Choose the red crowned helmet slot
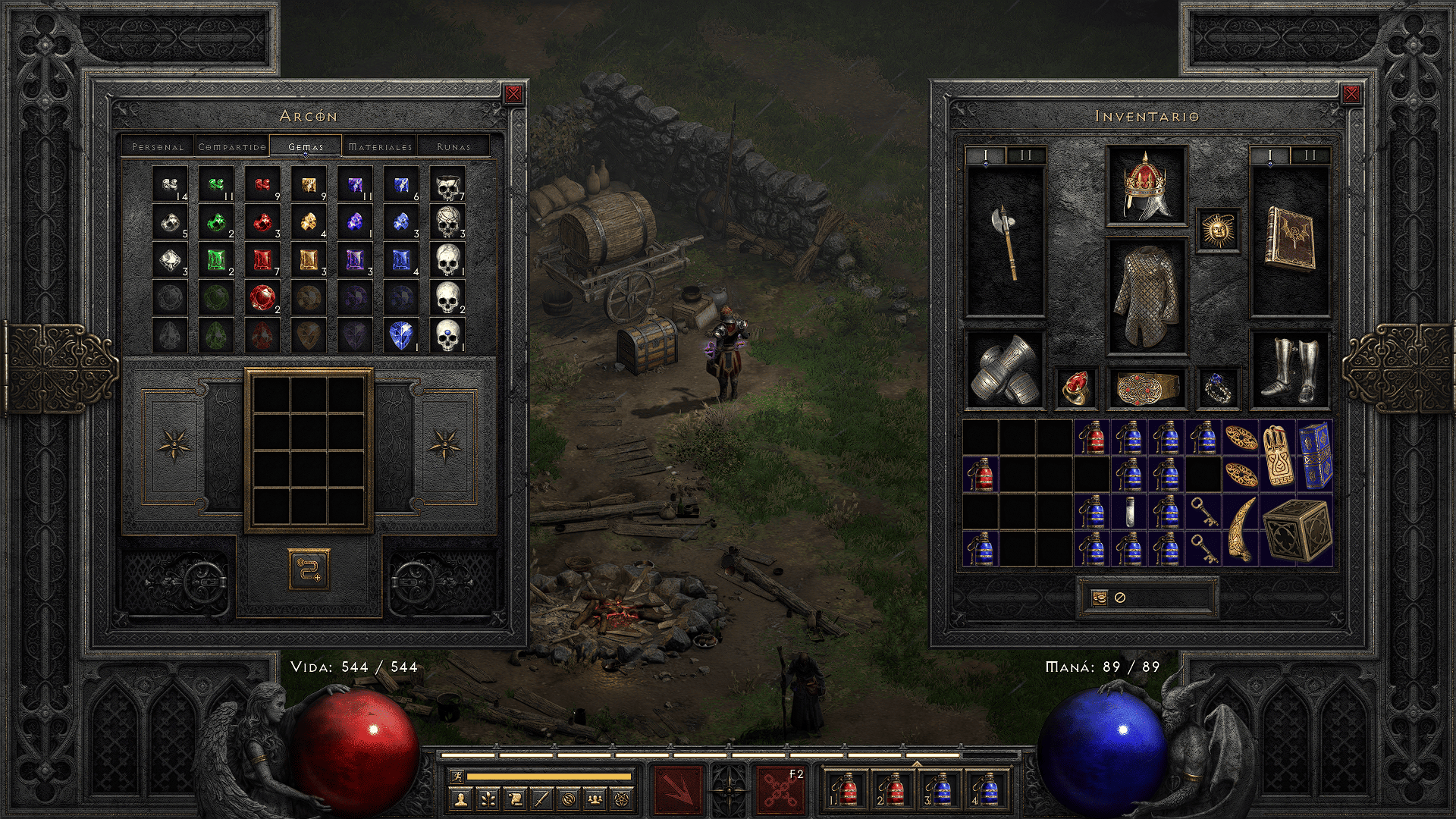 pos(1146,186)
